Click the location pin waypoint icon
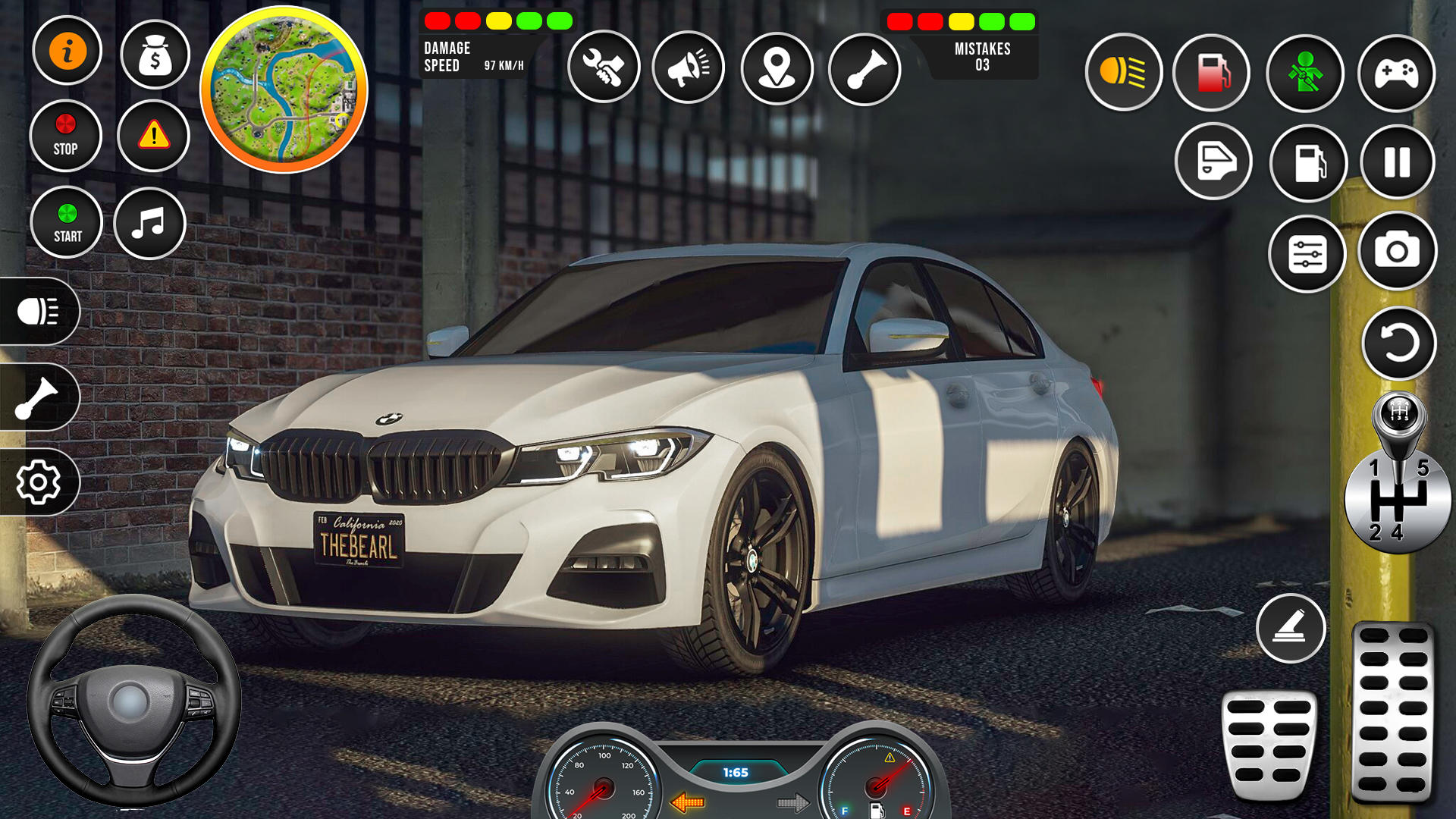Viewport: 1456px width, 819px height. (779, 67)
